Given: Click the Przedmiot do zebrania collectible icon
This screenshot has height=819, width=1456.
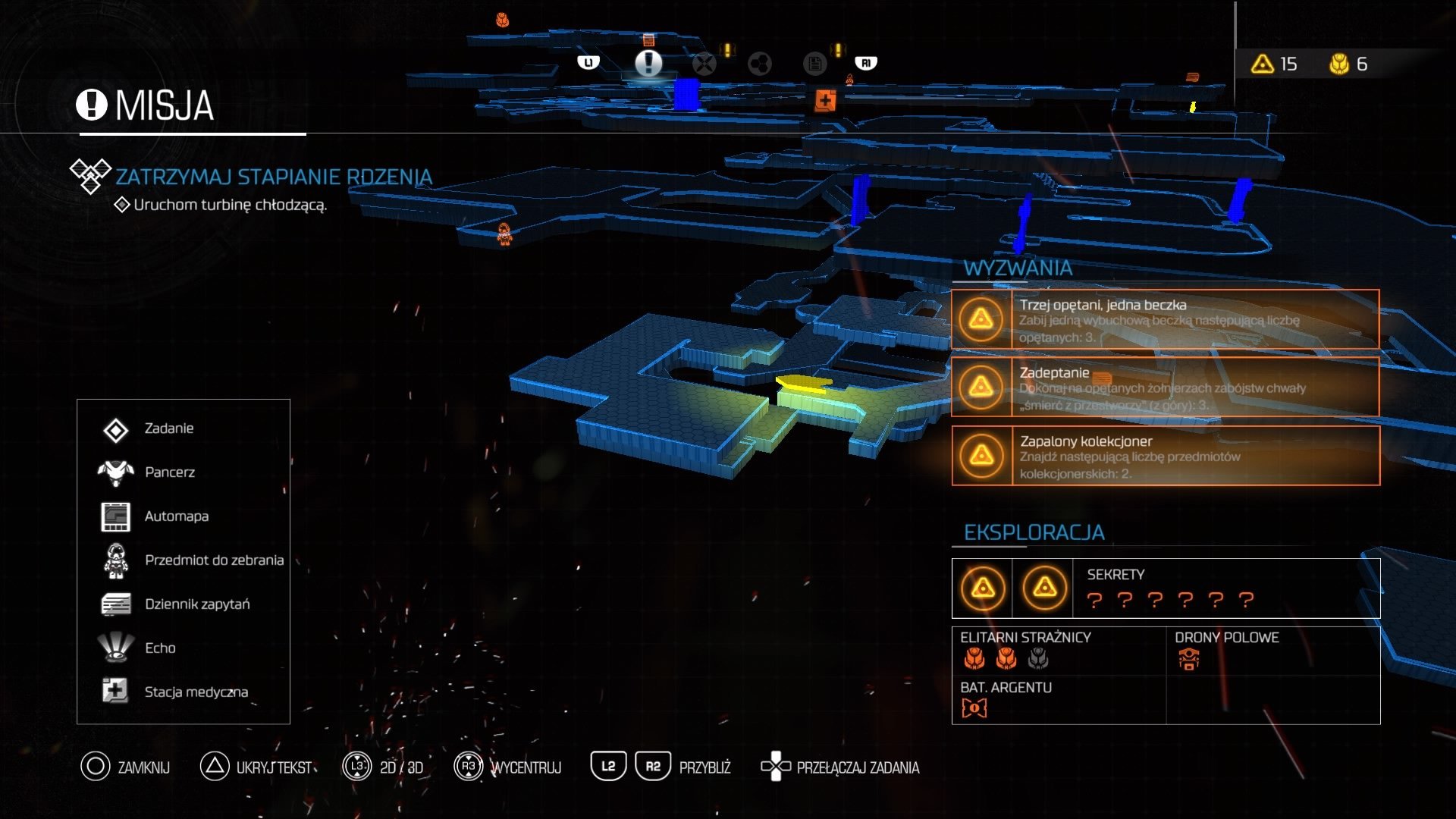Looking at the screenshot, I should pos(115,560).
